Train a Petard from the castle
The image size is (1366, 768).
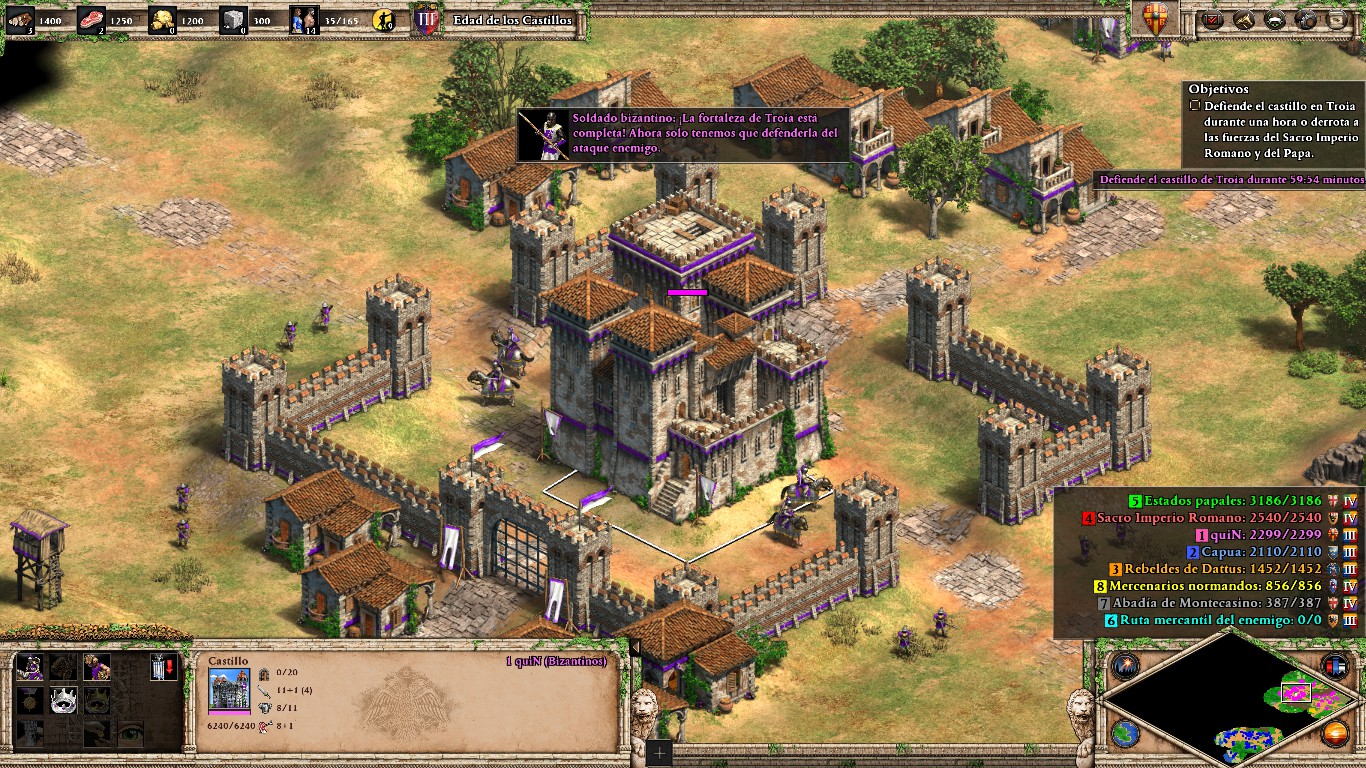(97, 667)
